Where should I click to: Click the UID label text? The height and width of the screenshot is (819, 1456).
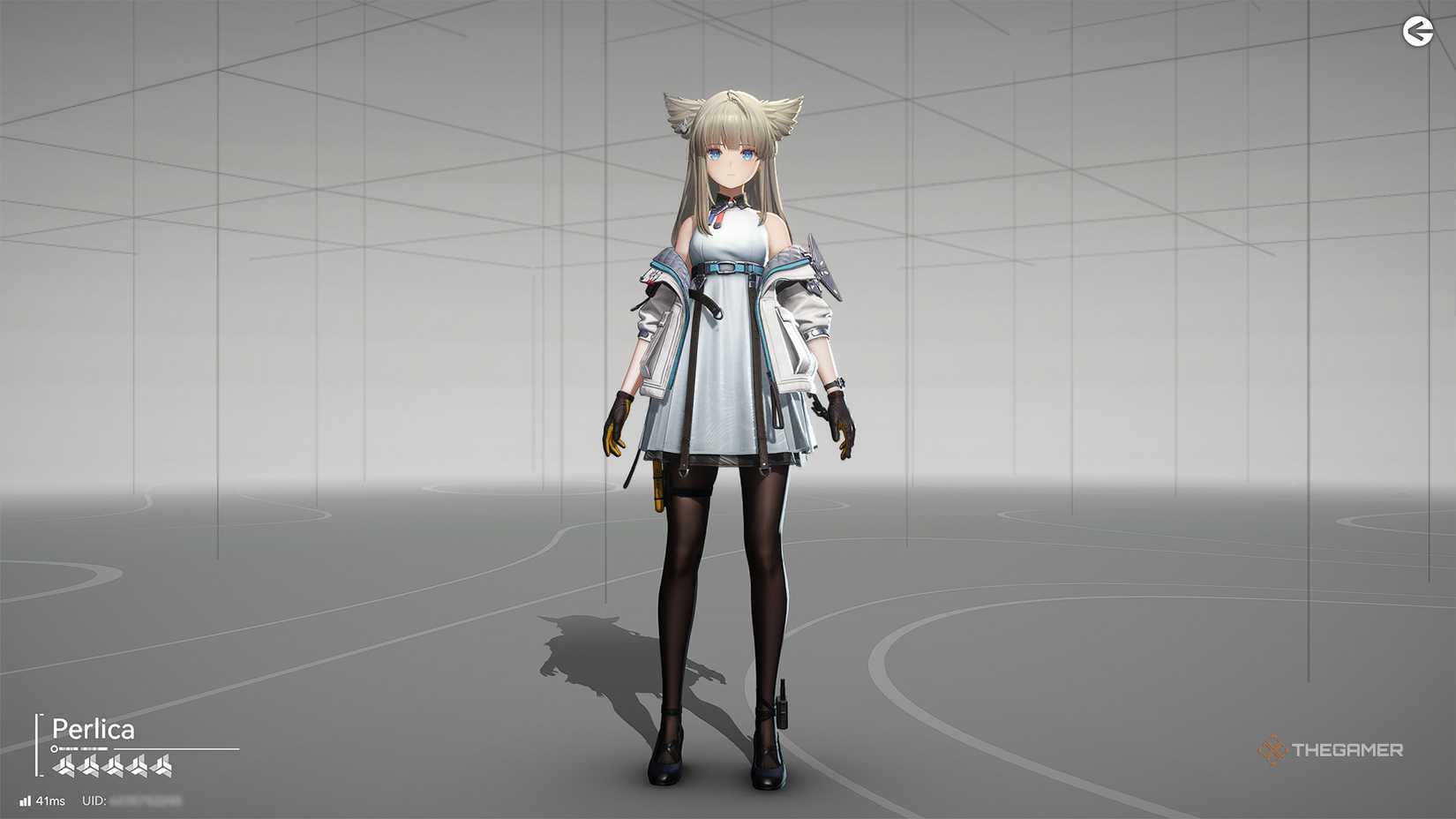[x=94, y=800]
